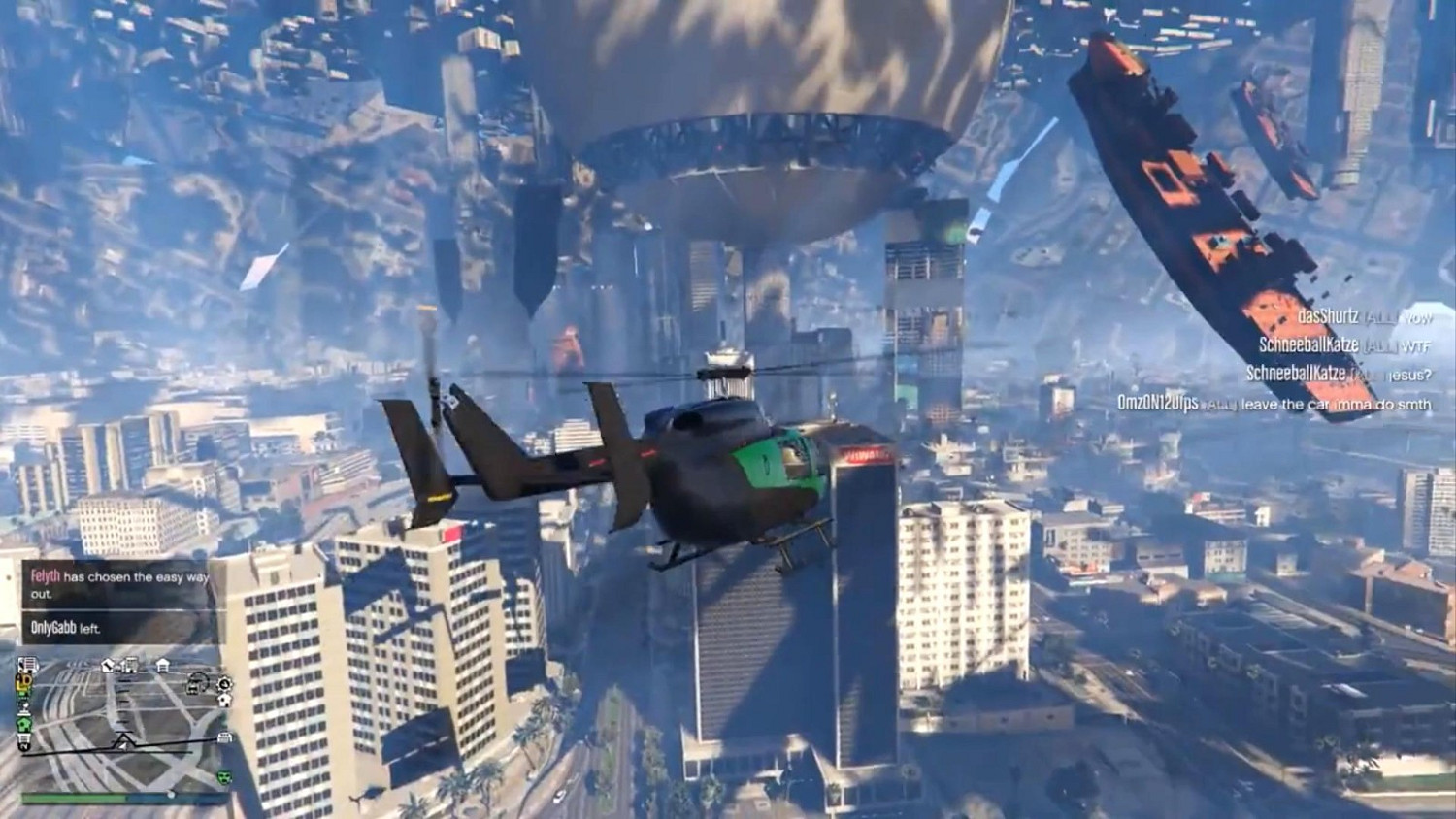
Task: Select the player arrow at the minimap center
Action: pos(120,743)
